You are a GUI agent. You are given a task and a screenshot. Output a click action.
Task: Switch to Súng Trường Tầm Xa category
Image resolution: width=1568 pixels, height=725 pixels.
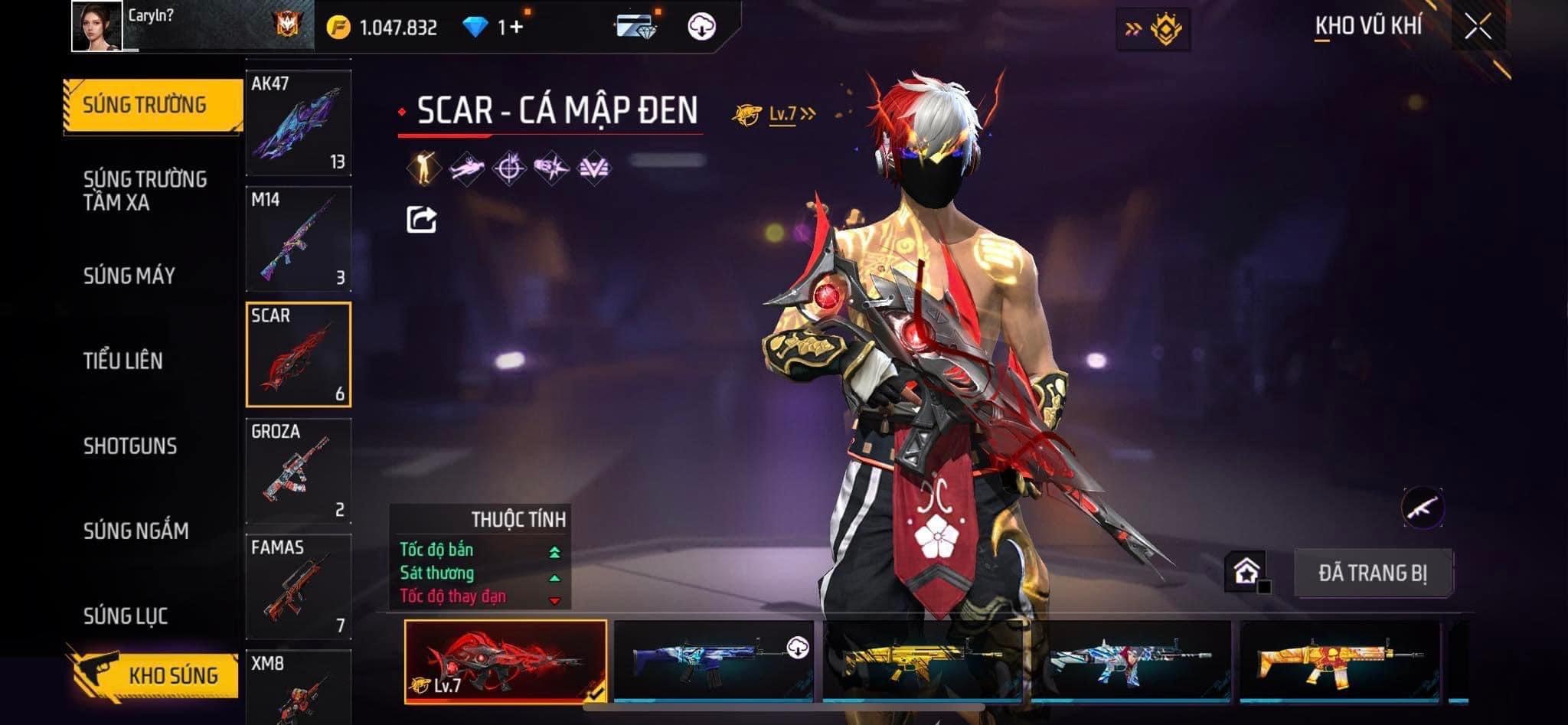(145, 191)
